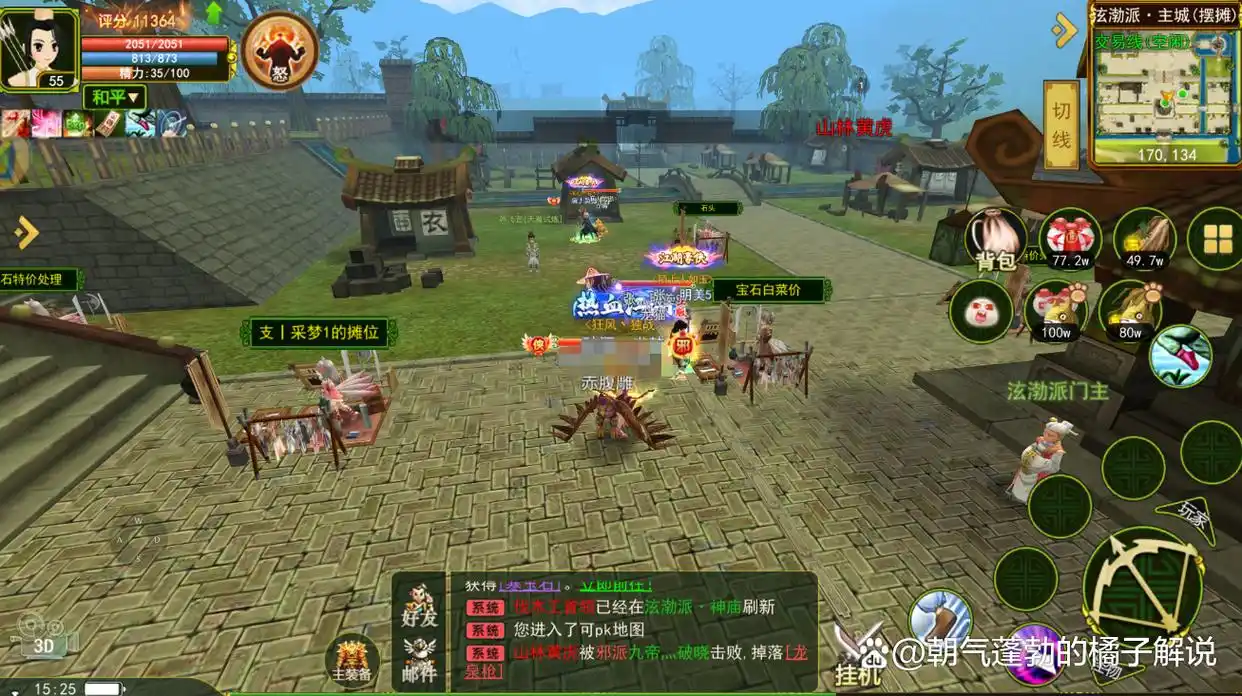Click the green upgrade arrow beside the score
Image resolution: width=1242 pixels, height=696 pixels.
(x=214, y=13)
